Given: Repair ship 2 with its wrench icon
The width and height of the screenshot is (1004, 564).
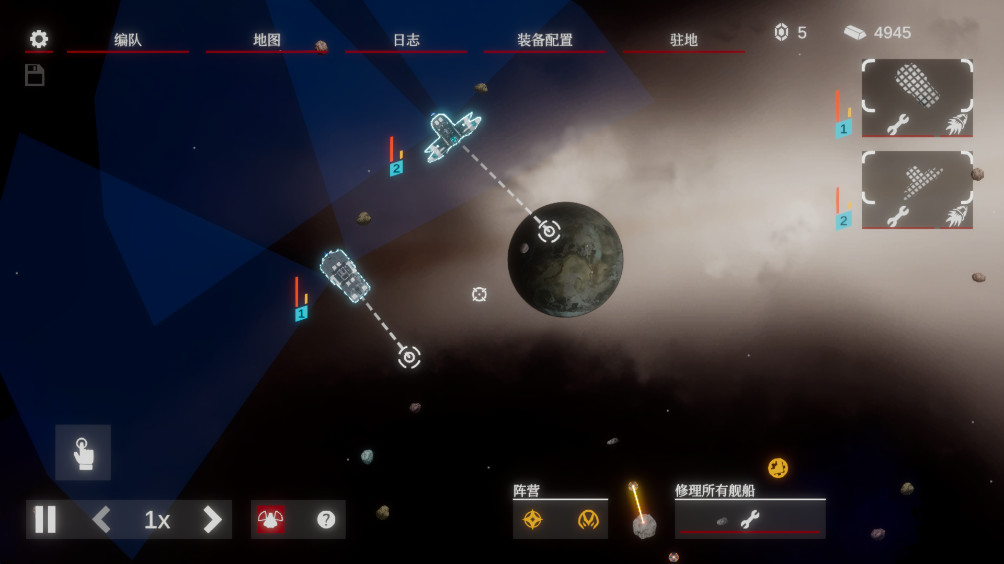Looking at the screenshot, I should 897,216.
